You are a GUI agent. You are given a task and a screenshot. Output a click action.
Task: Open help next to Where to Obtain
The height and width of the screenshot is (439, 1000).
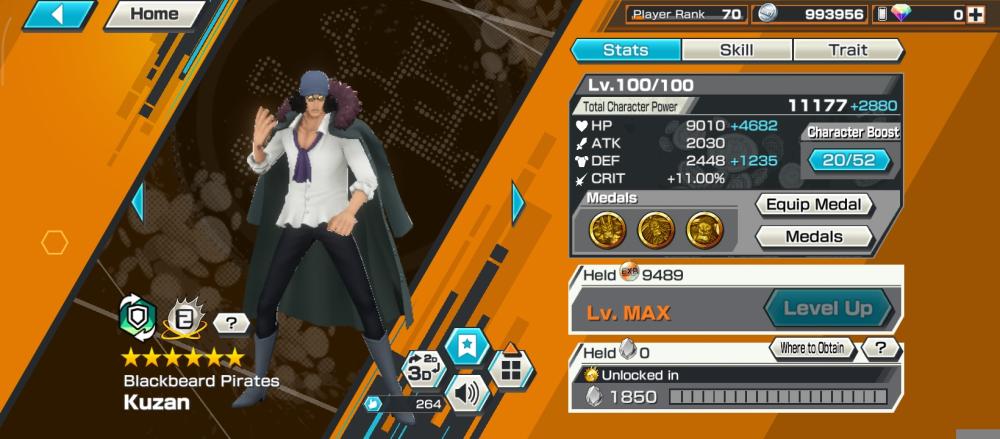880,349
